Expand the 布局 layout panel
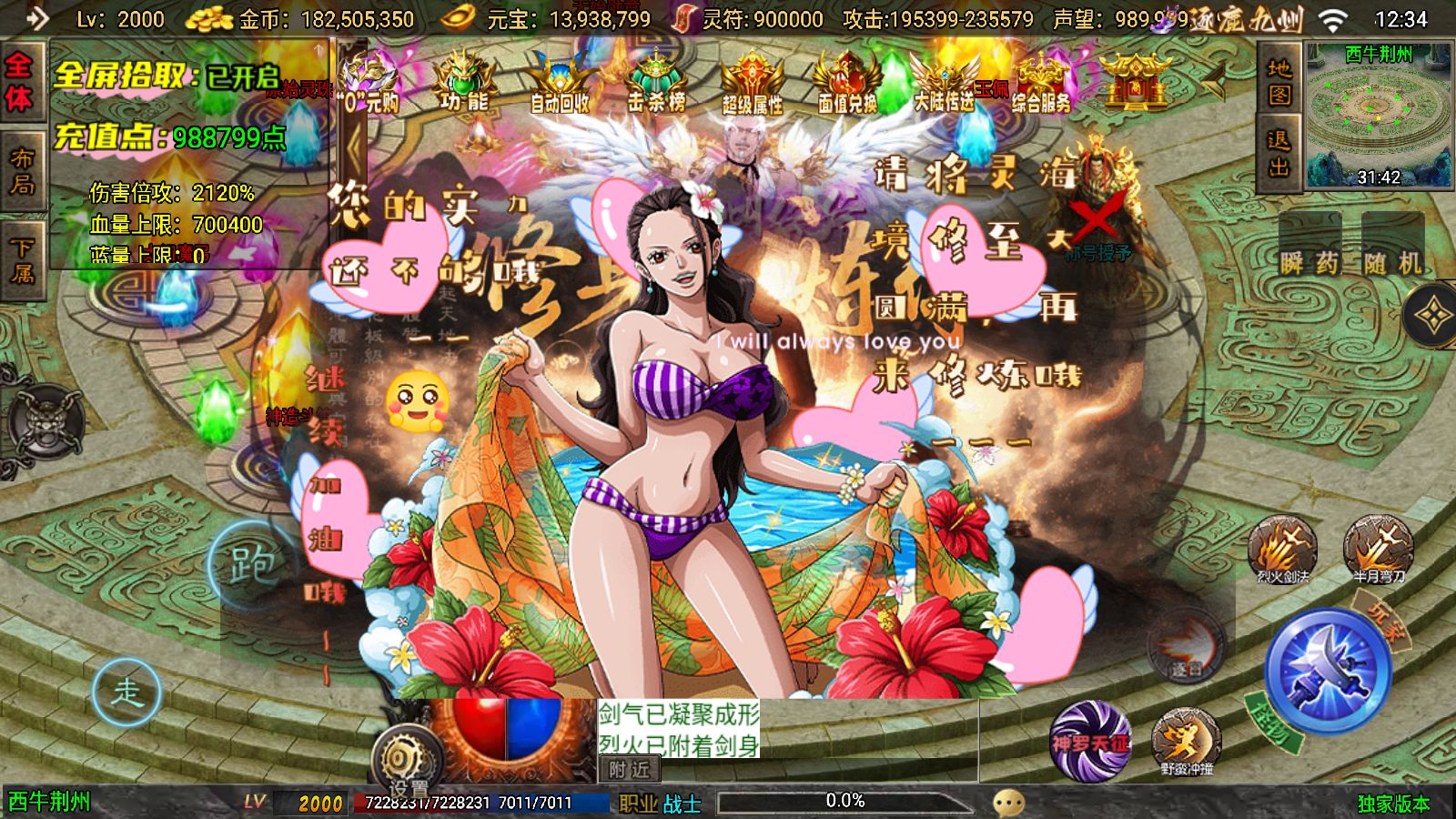Image resolution: width=1456 pixels, height=819 pixels. [22, 168]
